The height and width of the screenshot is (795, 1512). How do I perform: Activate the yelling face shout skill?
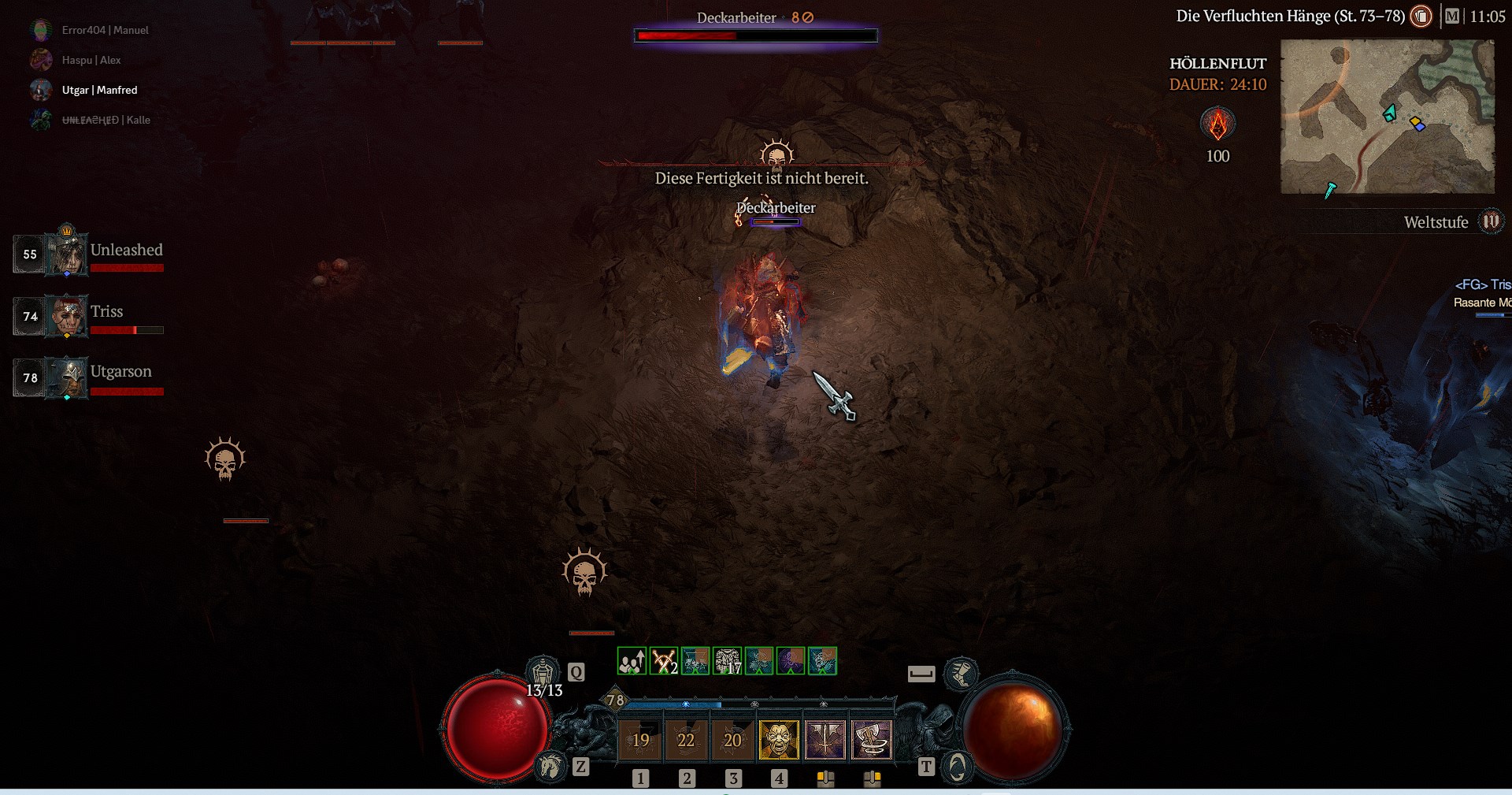click(x=779, y=740)
